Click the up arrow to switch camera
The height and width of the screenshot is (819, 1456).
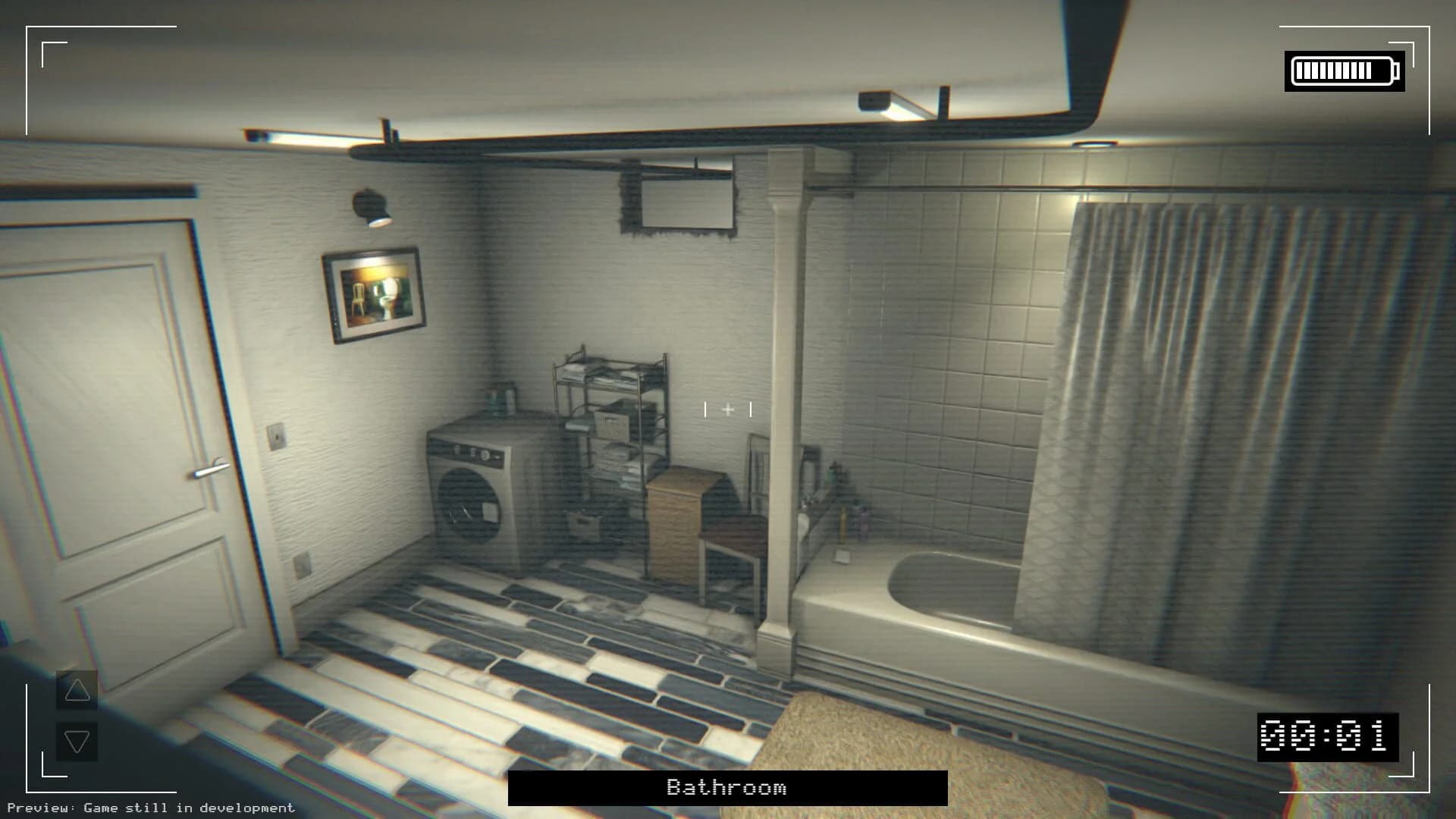pos(76,690)
